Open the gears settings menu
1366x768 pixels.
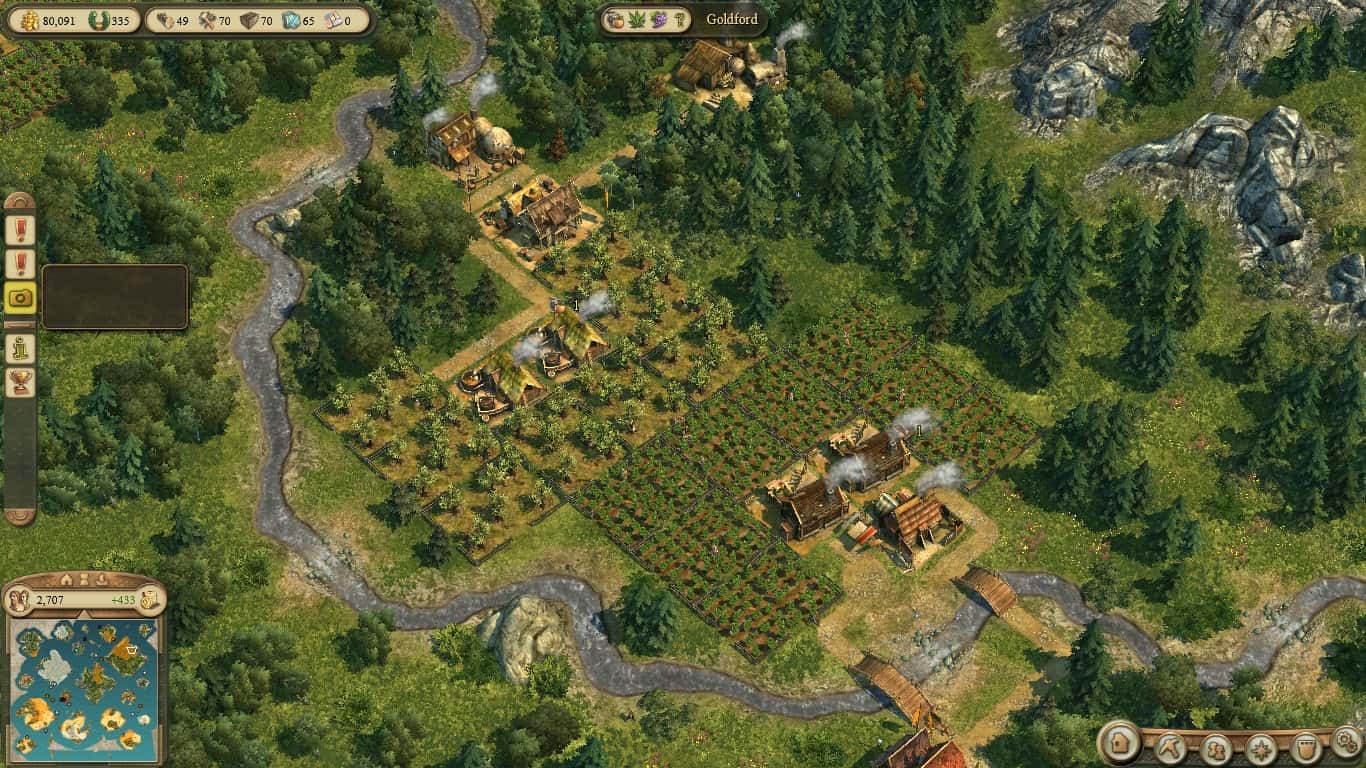tap(1346, 742)
